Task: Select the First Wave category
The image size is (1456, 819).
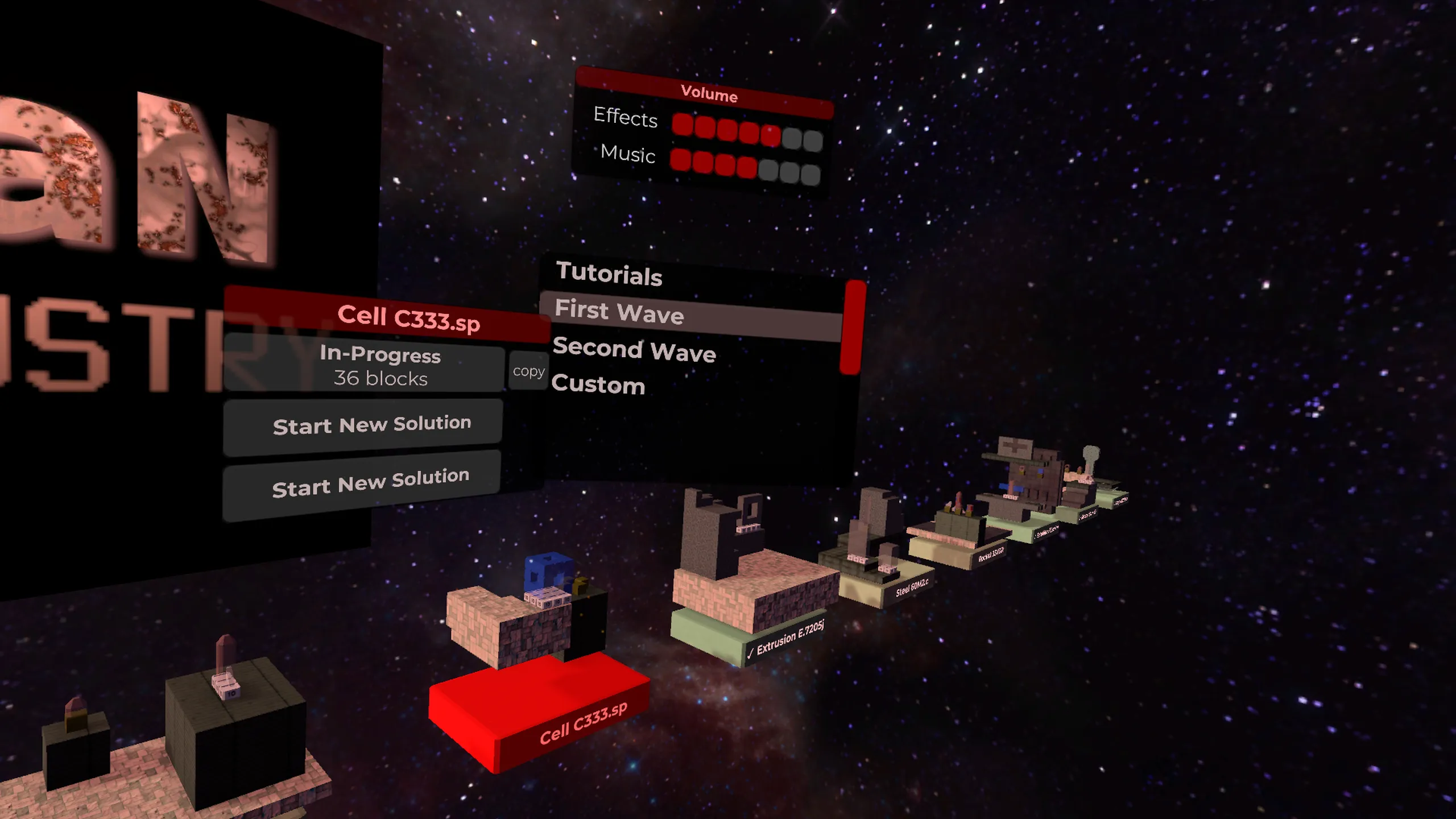Action: click(x=619, y=312)
